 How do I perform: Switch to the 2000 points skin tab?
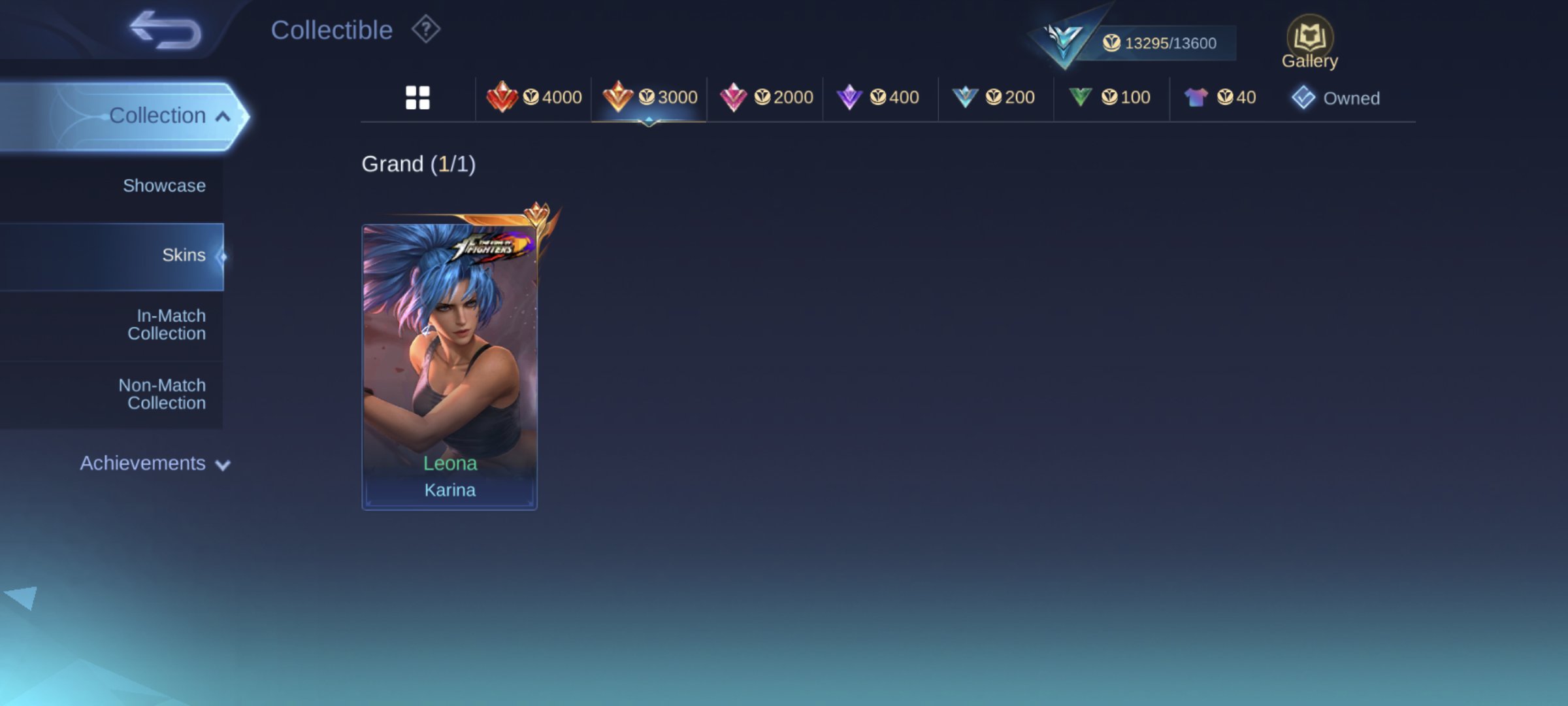(766, 98)
